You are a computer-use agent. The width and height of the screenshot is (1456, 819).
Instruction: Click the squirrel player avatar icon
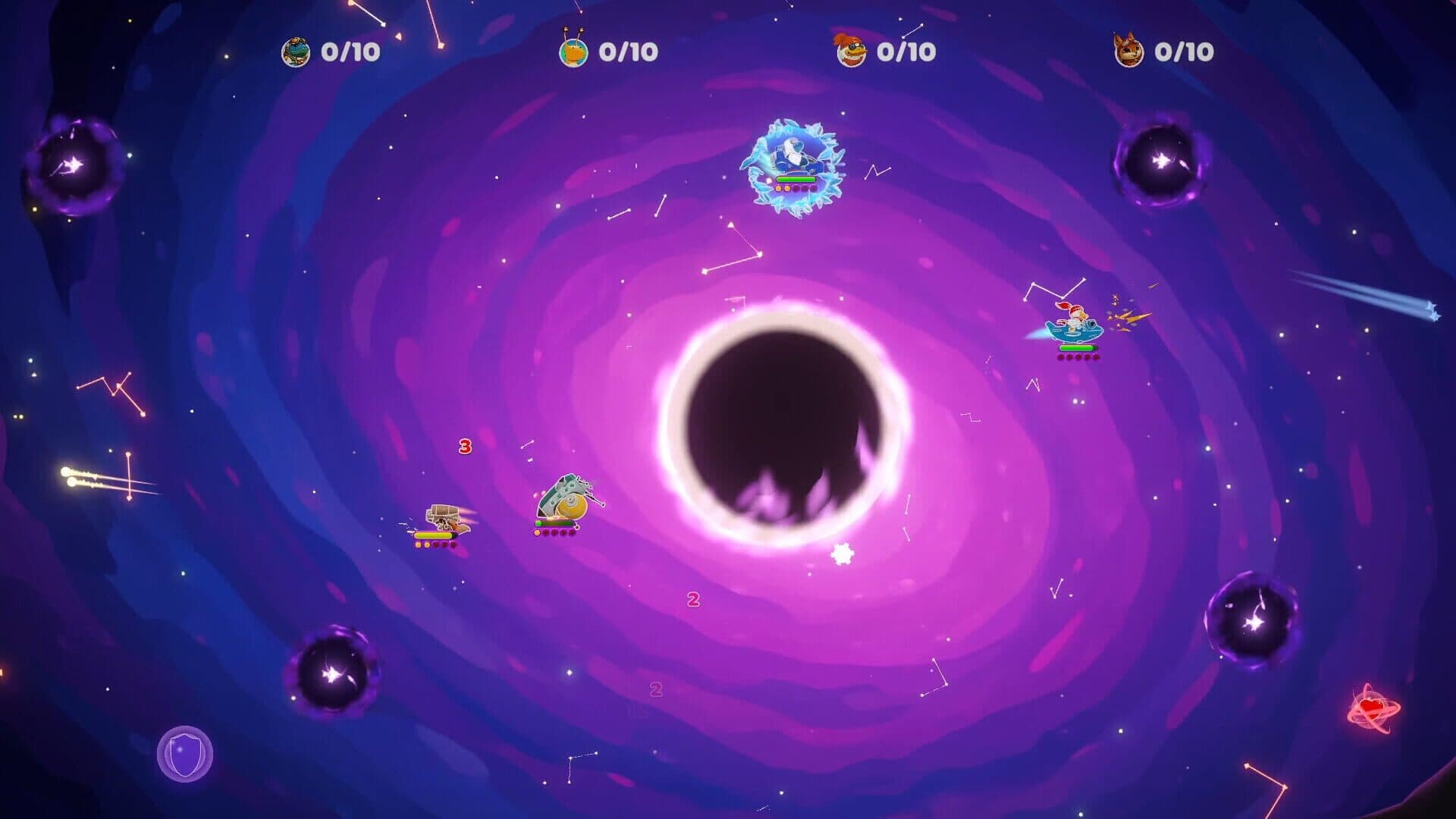click(1128, 51)
